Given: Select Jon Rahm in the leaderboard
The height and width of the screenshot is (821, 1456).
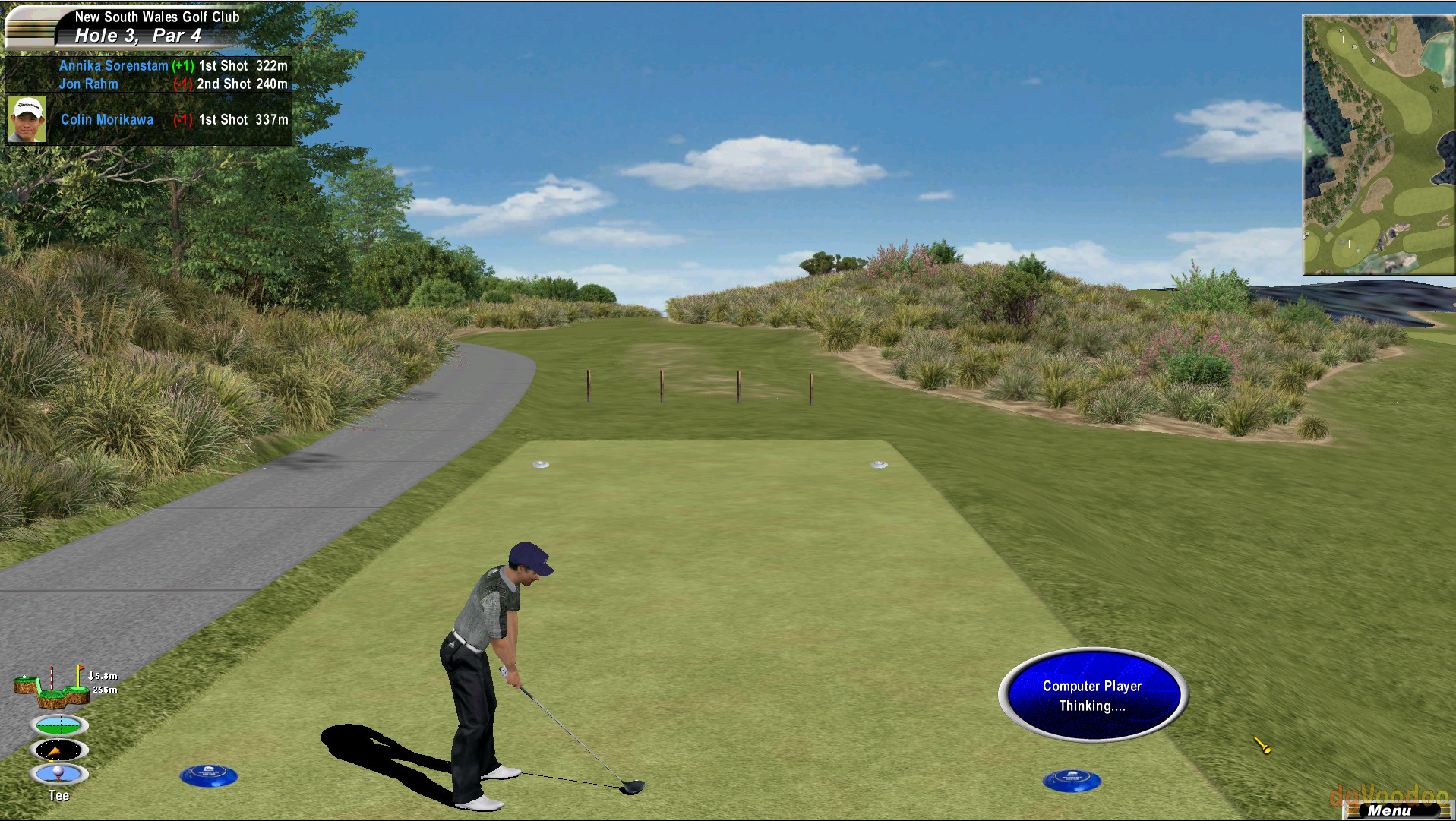Looking at the screenshot, I should click(x=88, y=84).
